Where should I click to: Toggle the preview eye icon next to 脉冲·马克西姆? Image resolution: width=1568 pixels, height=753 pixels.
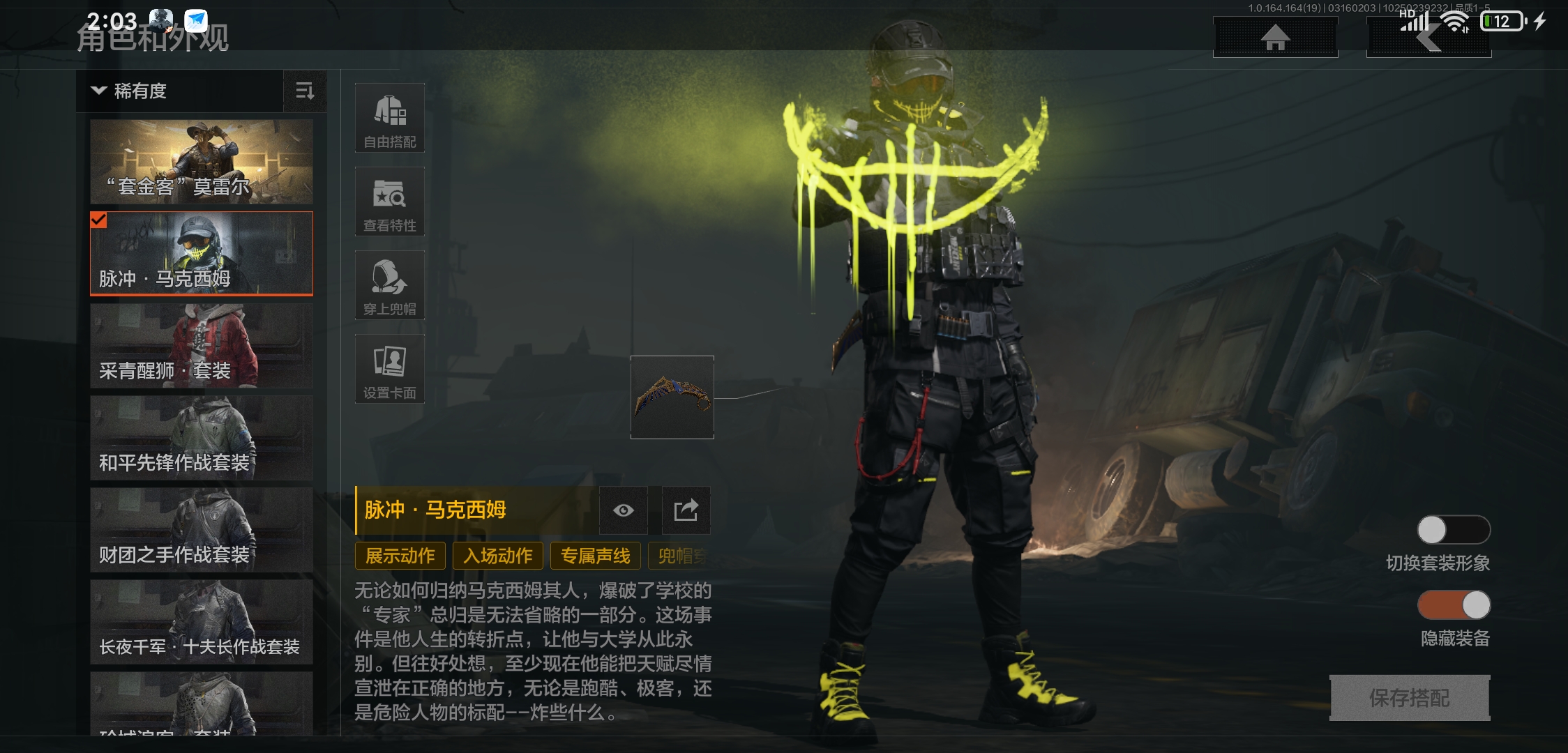[x=623, y=510]
